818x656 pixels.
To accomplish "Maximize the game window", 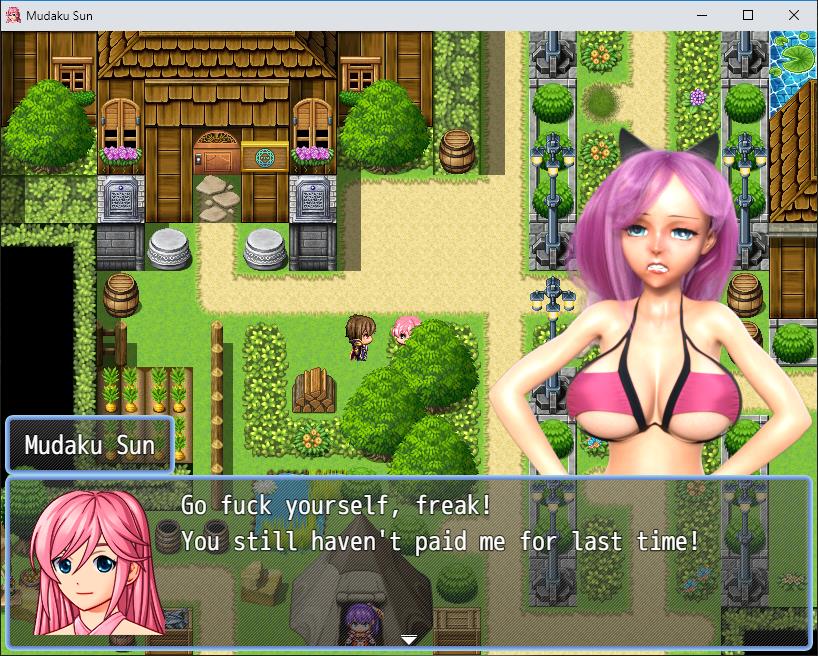I will tap(747, 15).
